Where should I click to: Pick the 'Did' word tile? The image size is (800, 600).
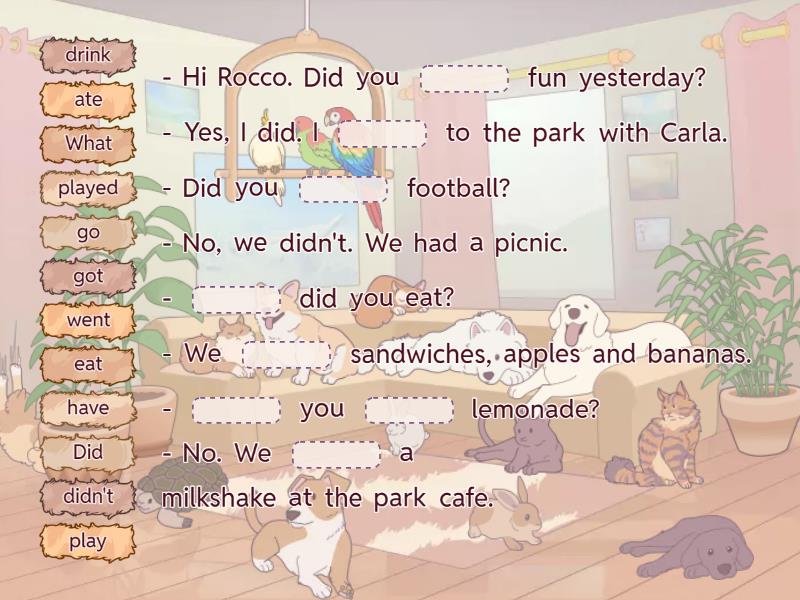[88, 453]
